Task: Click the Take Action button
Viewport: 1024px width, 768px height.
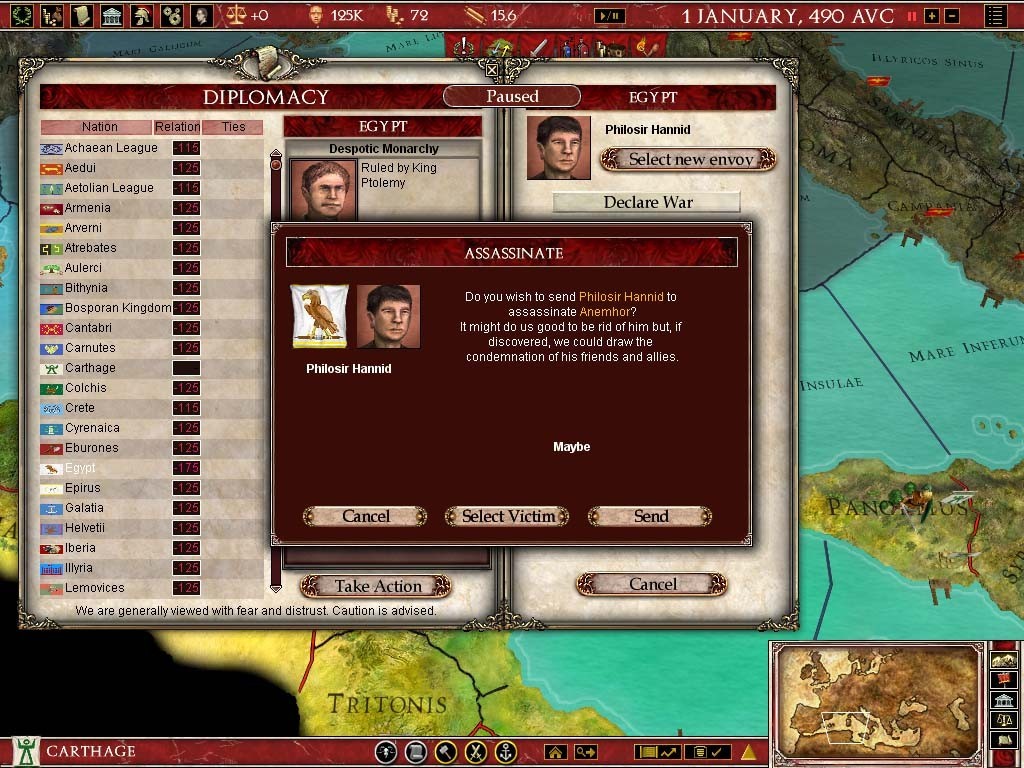Action: tap(377, 586)
